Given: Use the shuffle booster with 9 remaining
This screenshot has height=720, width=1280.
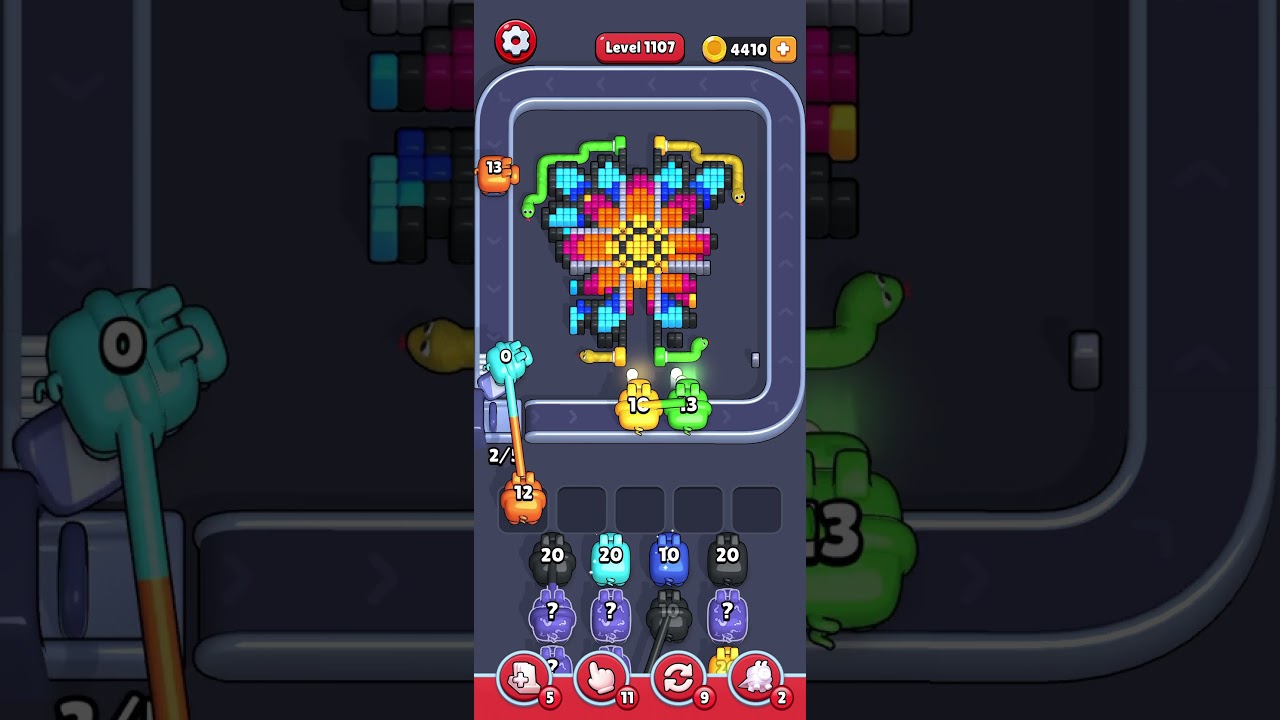Looking at the screenshot, I should click(x=678, y=680).
